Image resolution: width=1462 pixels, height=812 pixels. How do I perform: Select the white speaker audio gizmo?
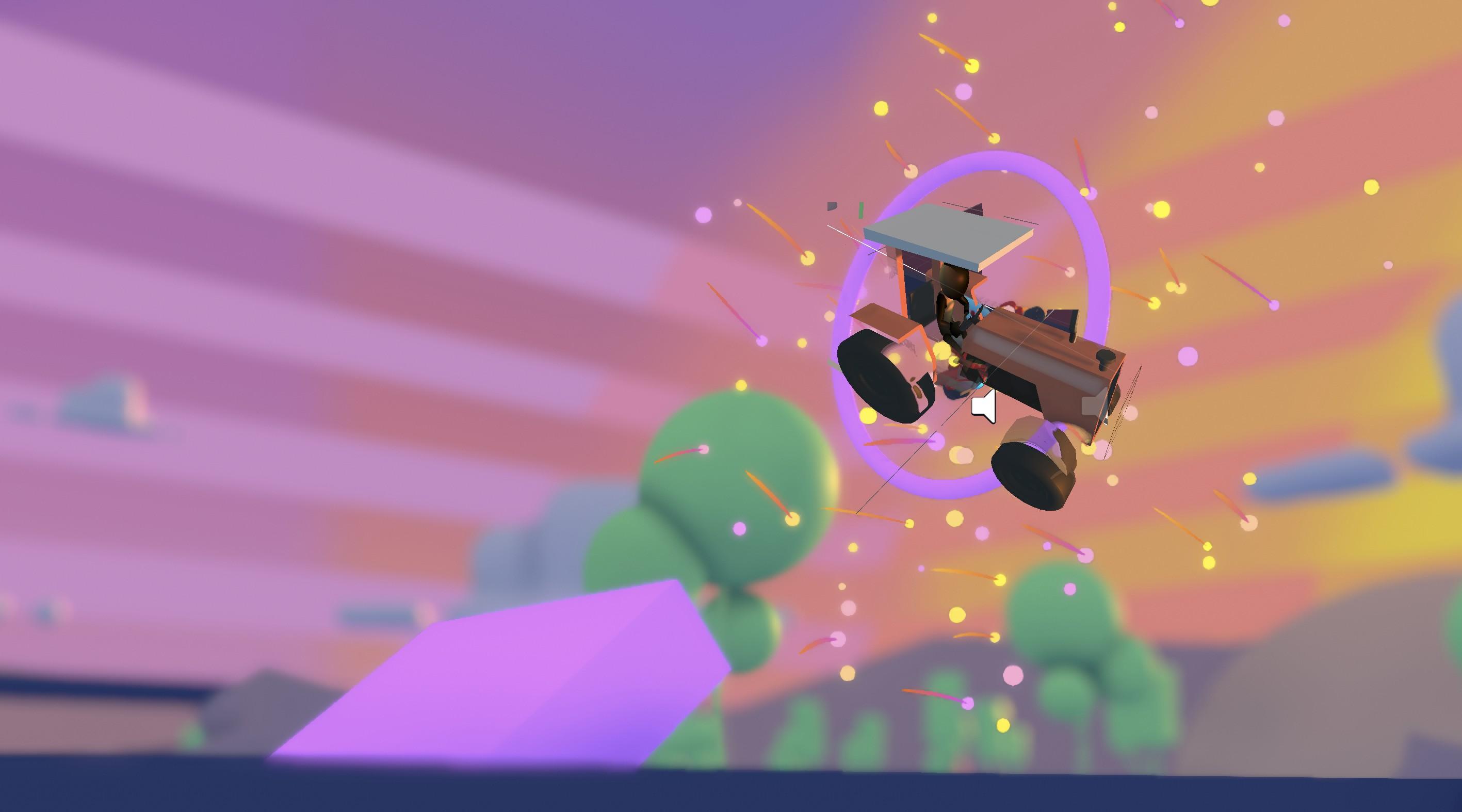(x=984, y=407)
